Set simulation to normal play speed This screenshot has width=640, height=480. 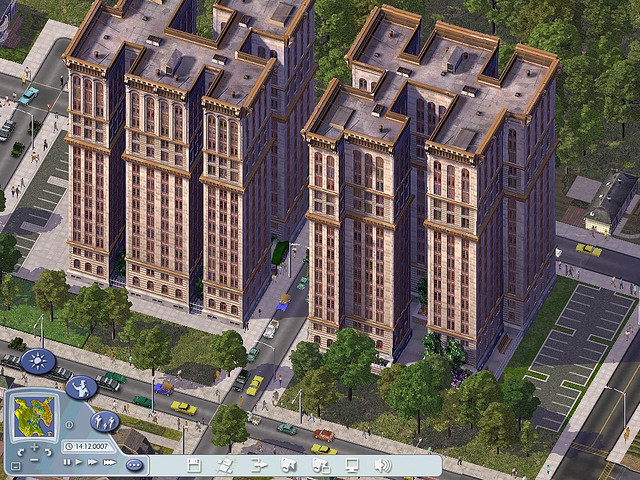coord(80,462)
